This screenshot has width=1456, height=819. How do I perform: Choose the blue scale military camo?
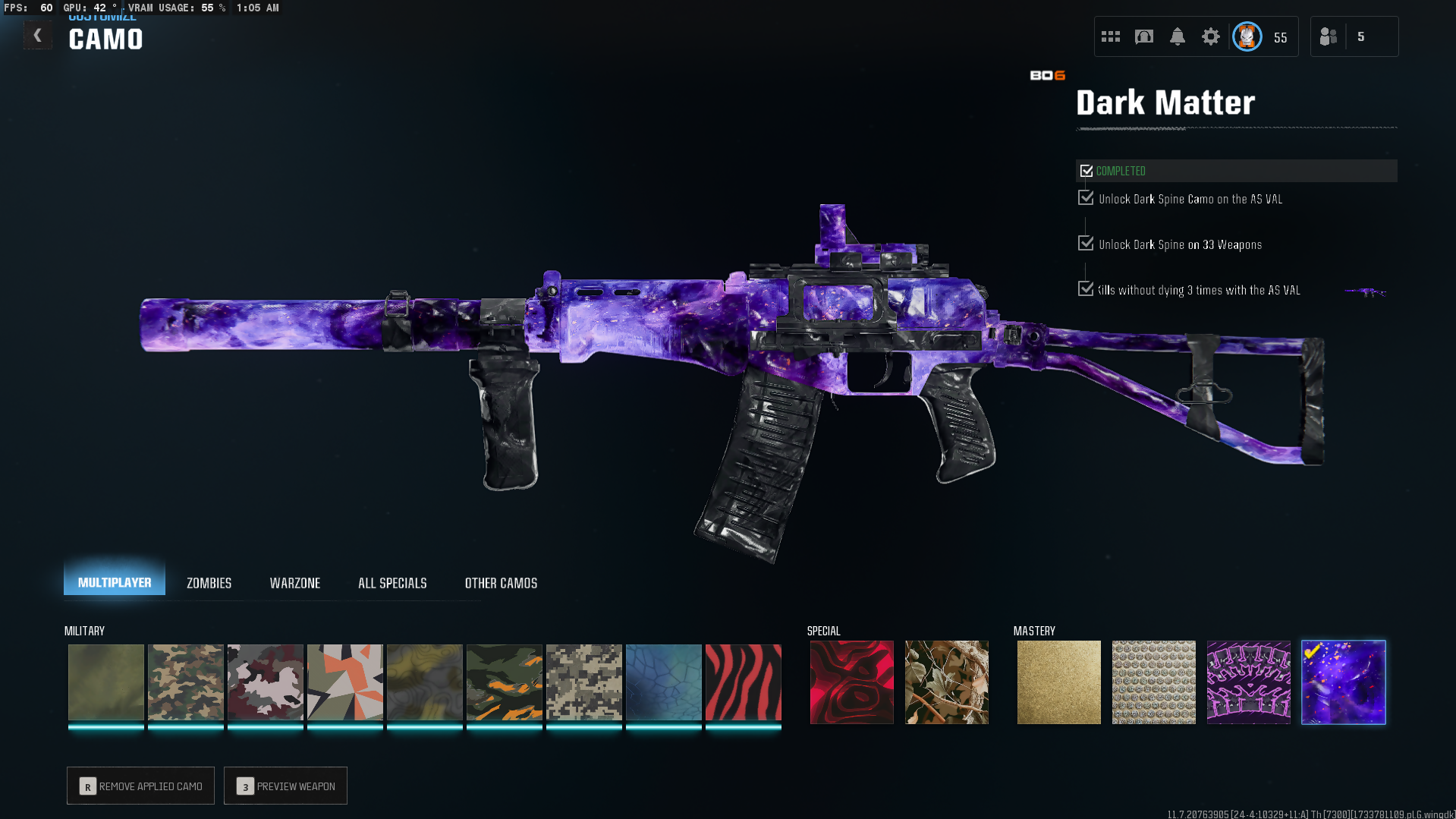pyautogui.click(x=663, y=682)
